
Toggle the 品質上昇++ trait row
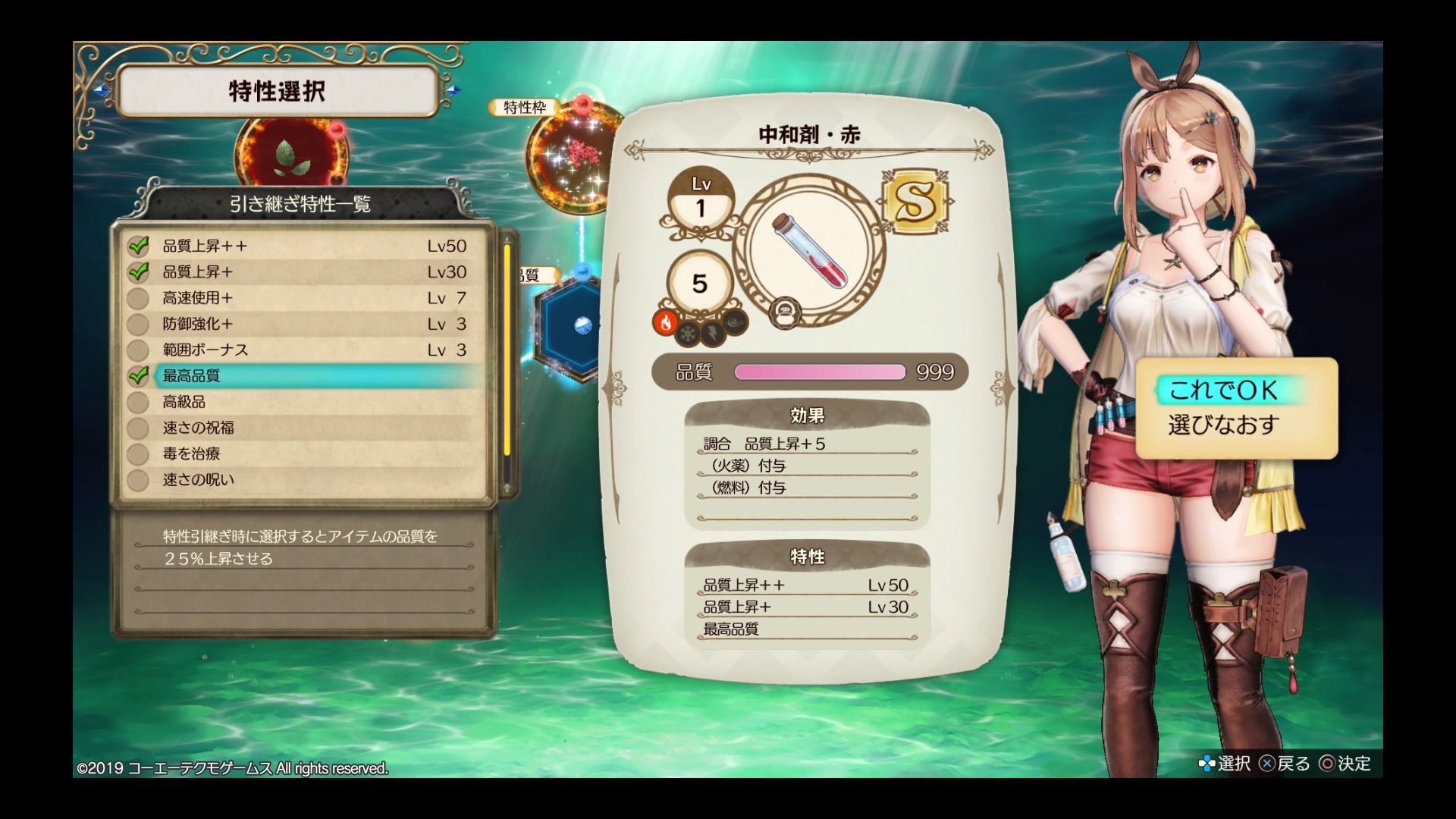pos(303,246)
